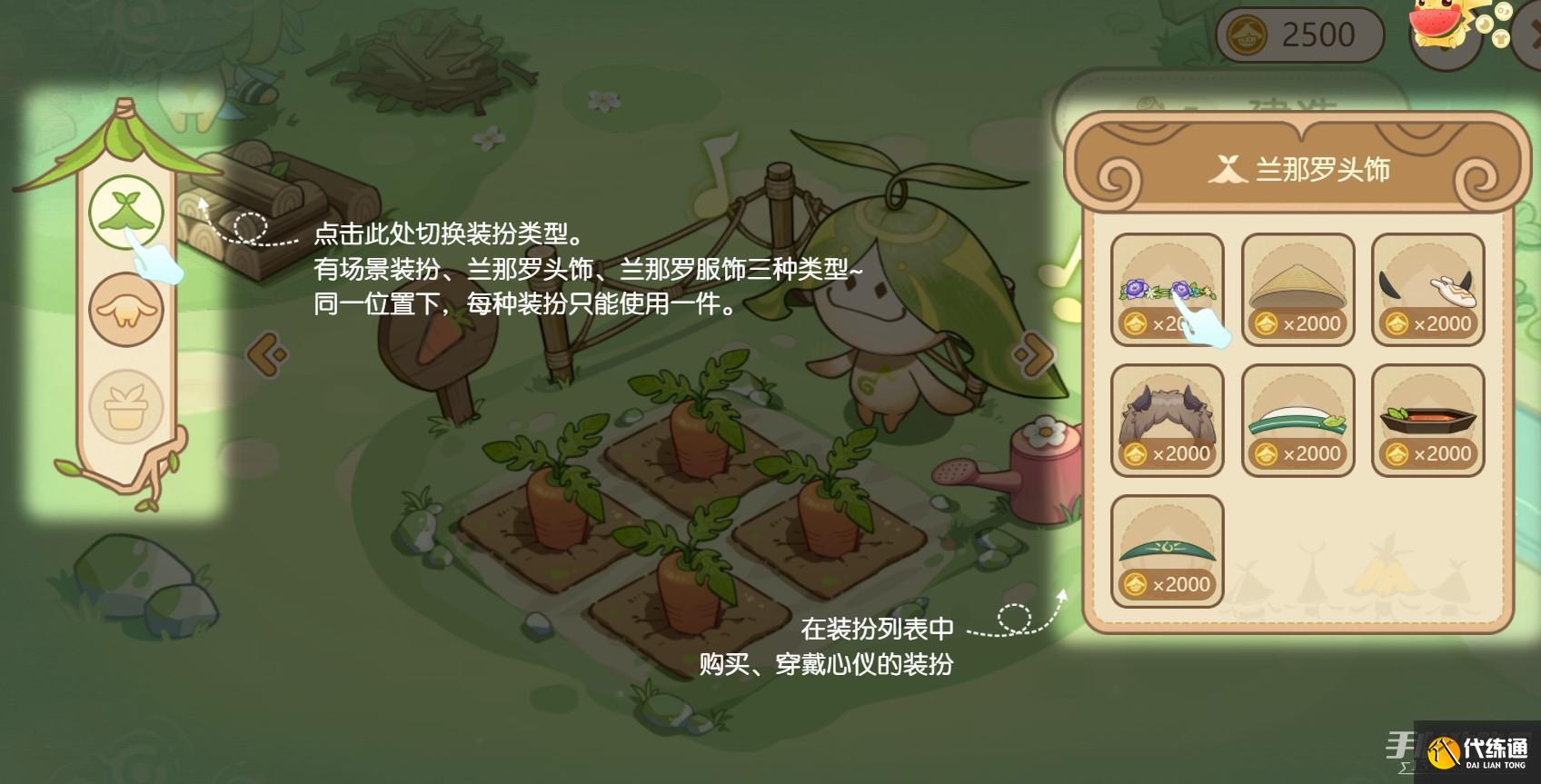This screenshot has width=1541, height=784.
Task: Click the ×2000 price button under the horns item
Action: coord(1430,322)
